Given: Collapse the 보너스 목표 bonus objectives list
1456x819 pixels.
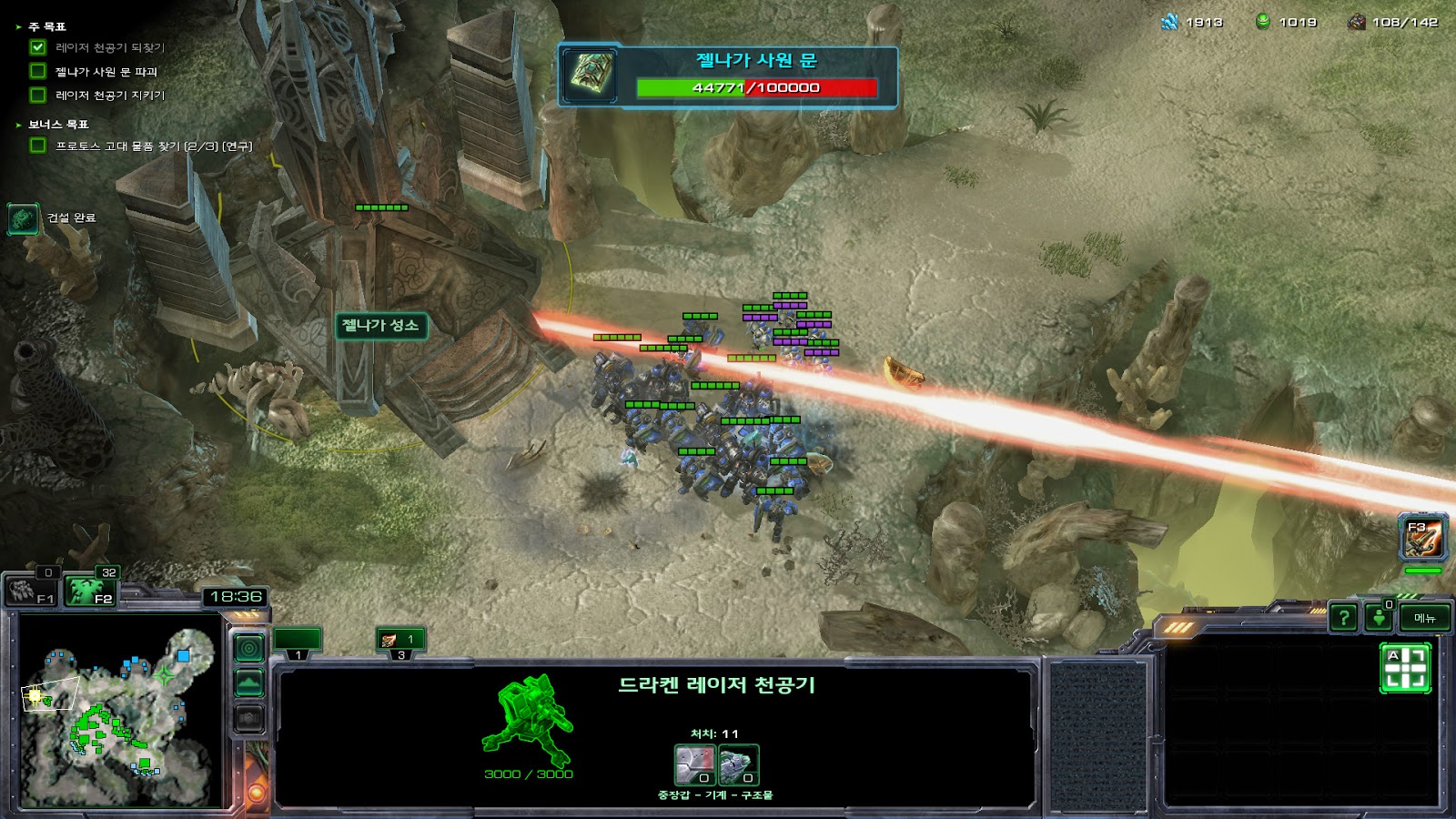Looking at the screenshot, I should pos(18,125).
